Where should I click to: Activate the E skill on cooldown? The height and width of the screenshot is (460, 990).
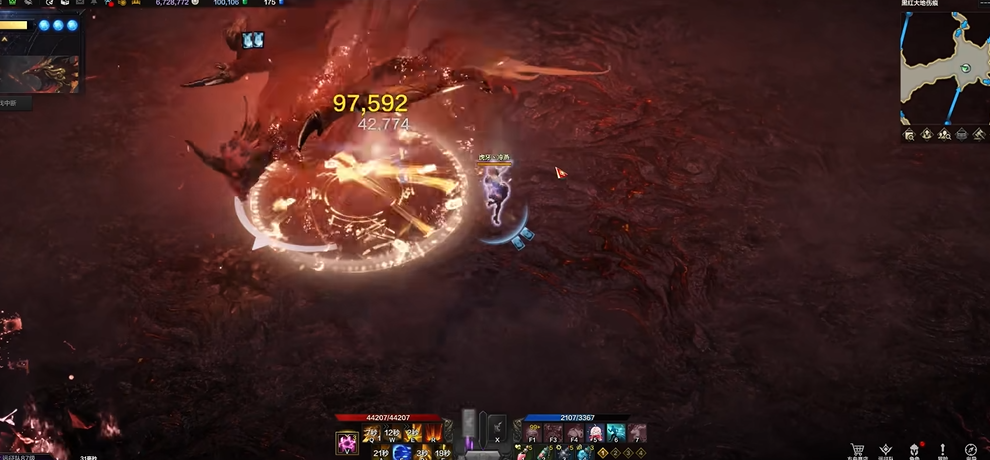(413, 435)
